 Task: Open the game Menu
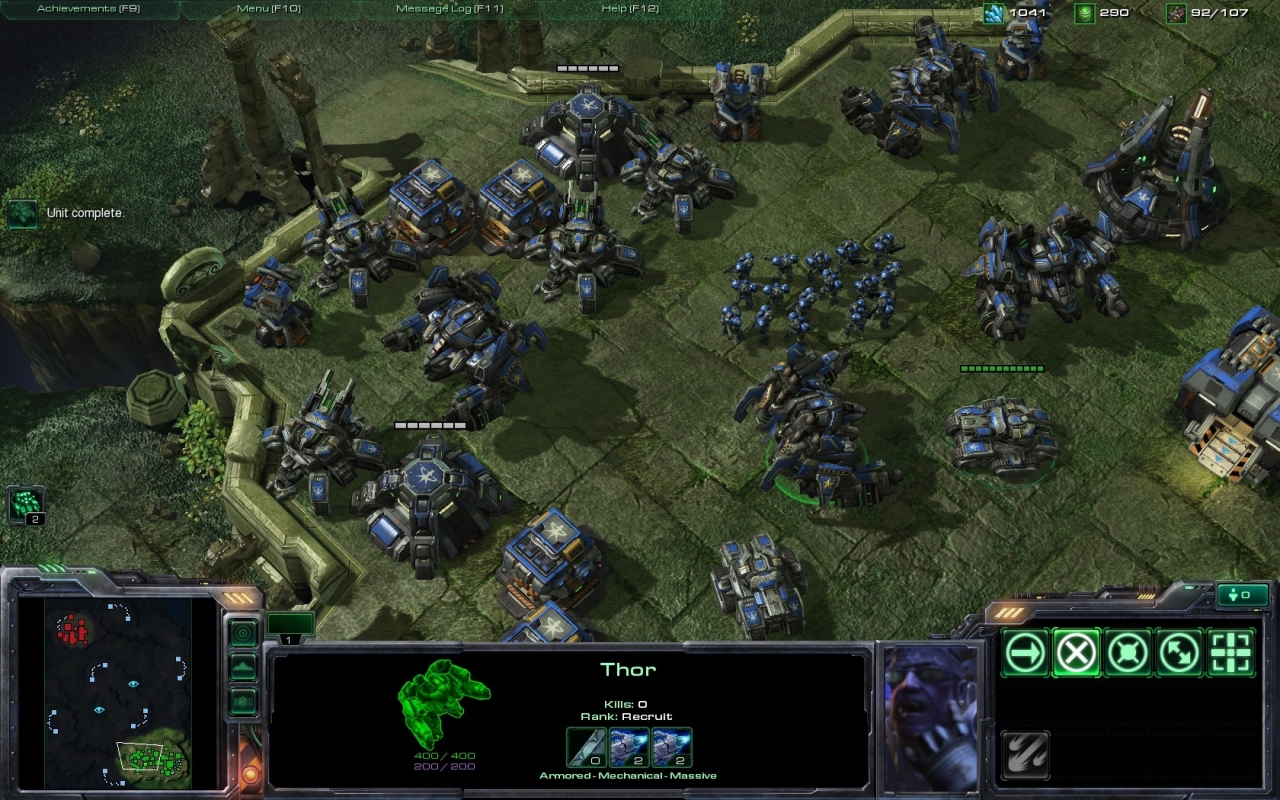(268, 9)
